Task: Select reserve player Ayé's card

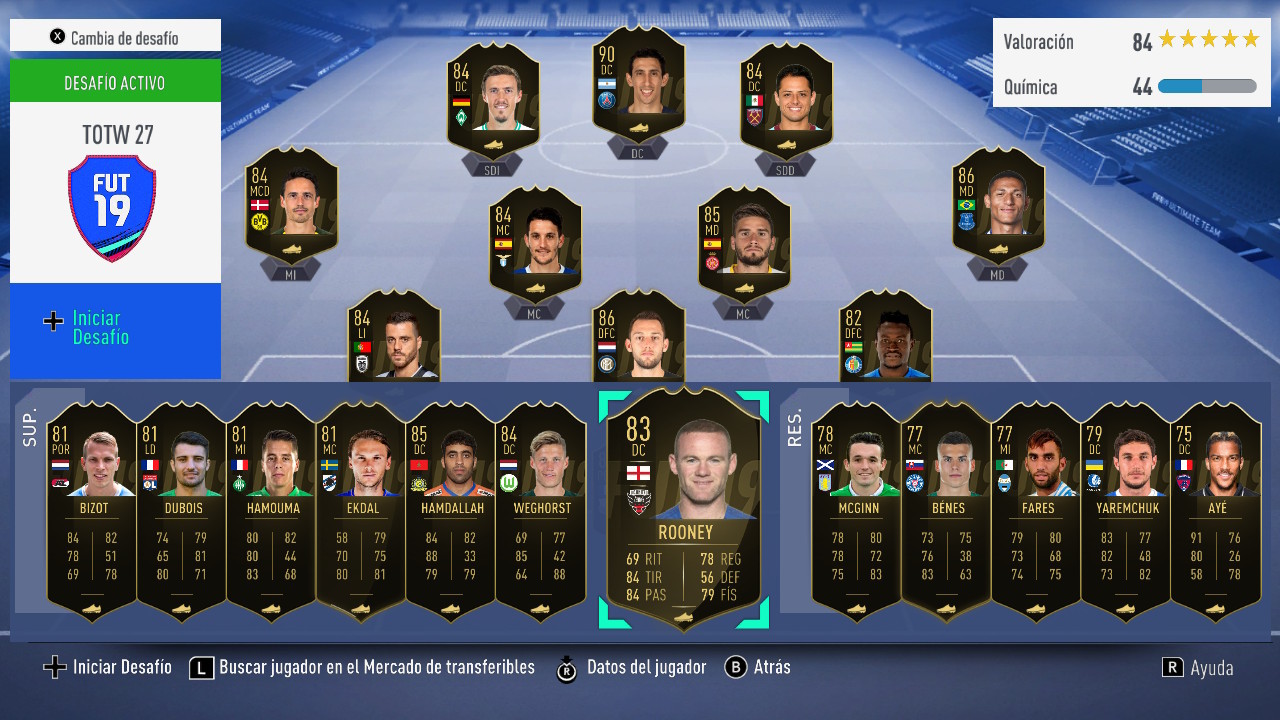Action: click(1216, 510)
